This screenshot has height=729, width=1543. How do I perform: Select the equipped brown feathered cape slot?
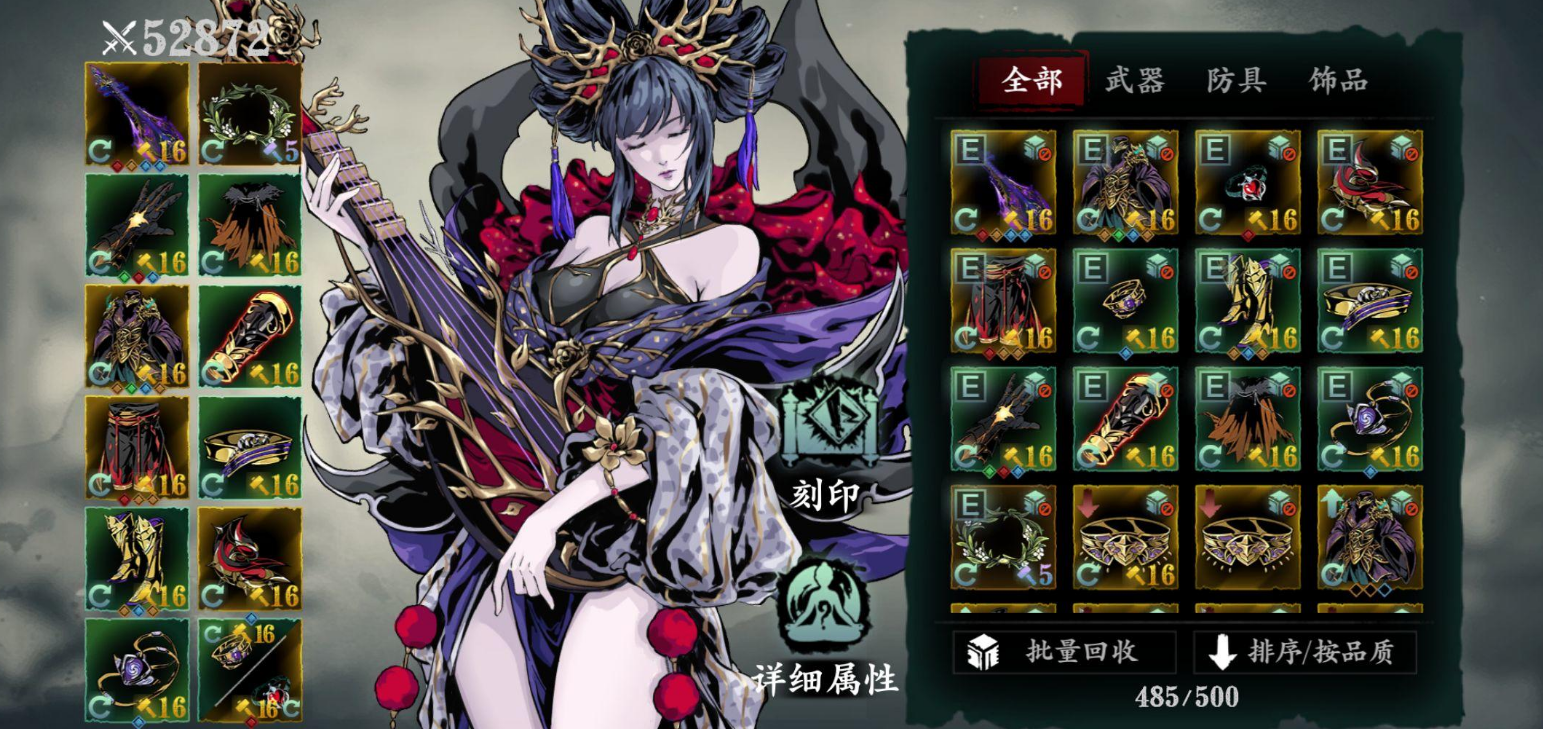click(x=250, y=225)
